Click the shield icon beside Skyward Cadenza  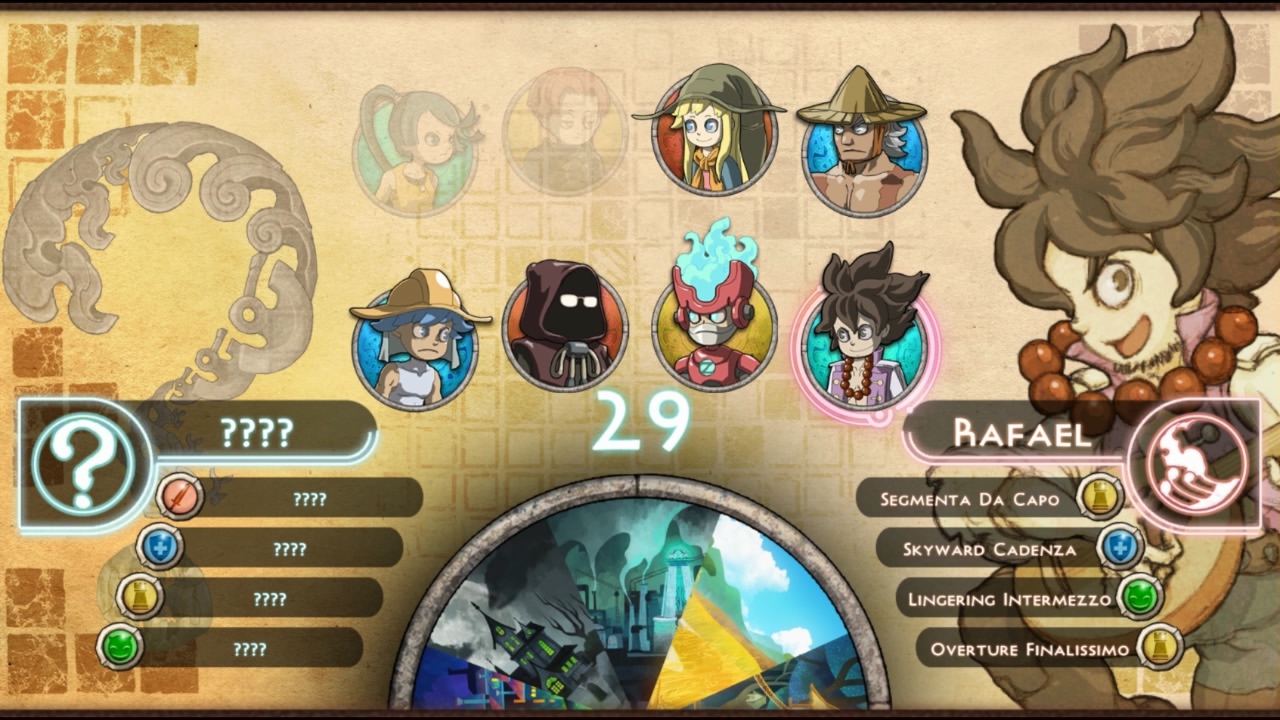pyautogui.click(x=1121, y=545)
